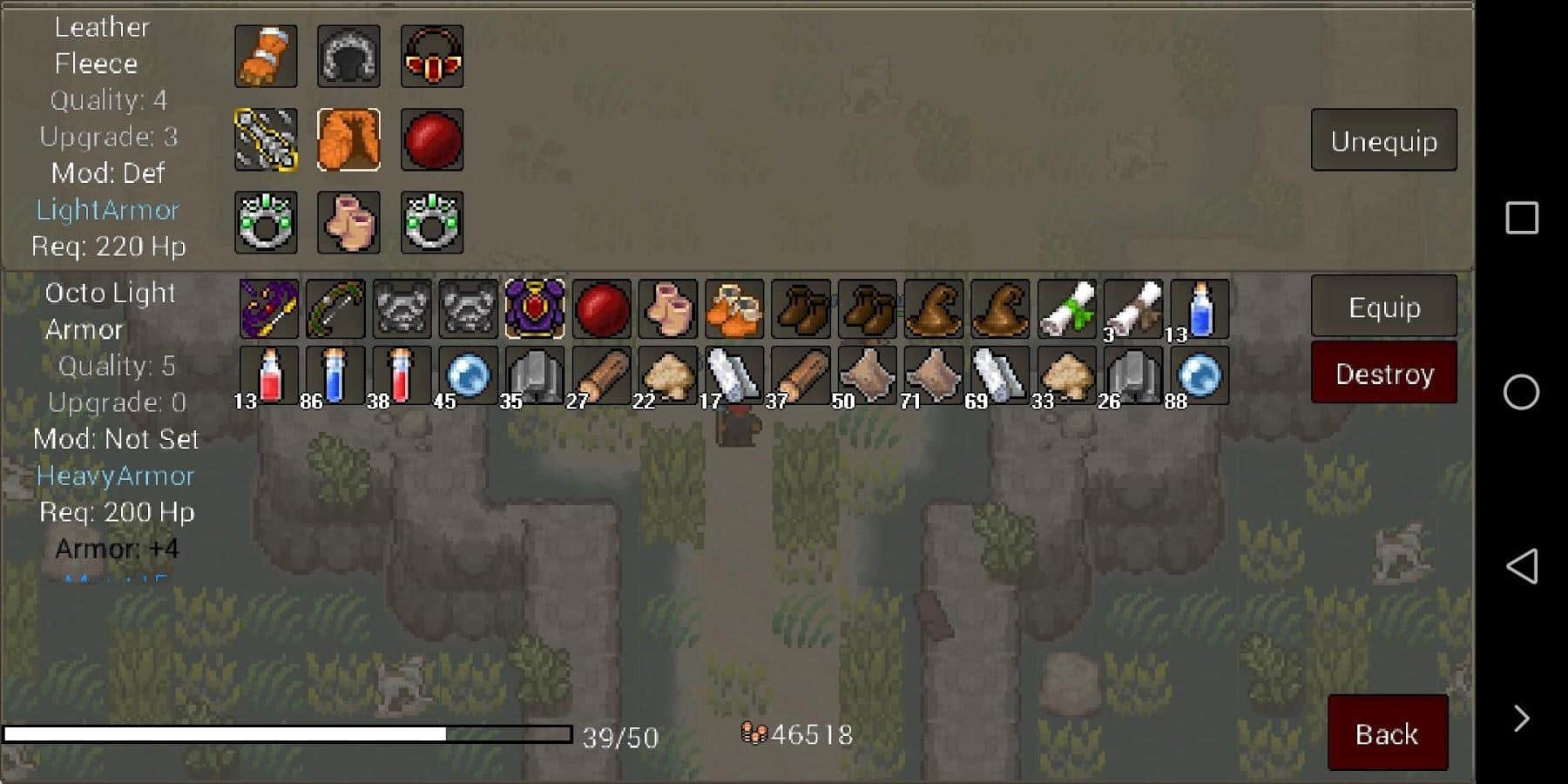
Task: Select the purple staff in inventory
Action: pyautogui.click(x=269, y=309)
